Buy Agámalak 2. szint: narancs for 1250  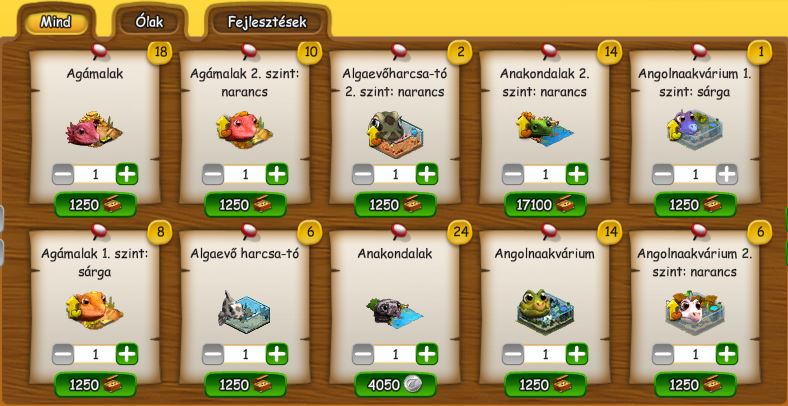pyautogui.click(x=245, y=204)
